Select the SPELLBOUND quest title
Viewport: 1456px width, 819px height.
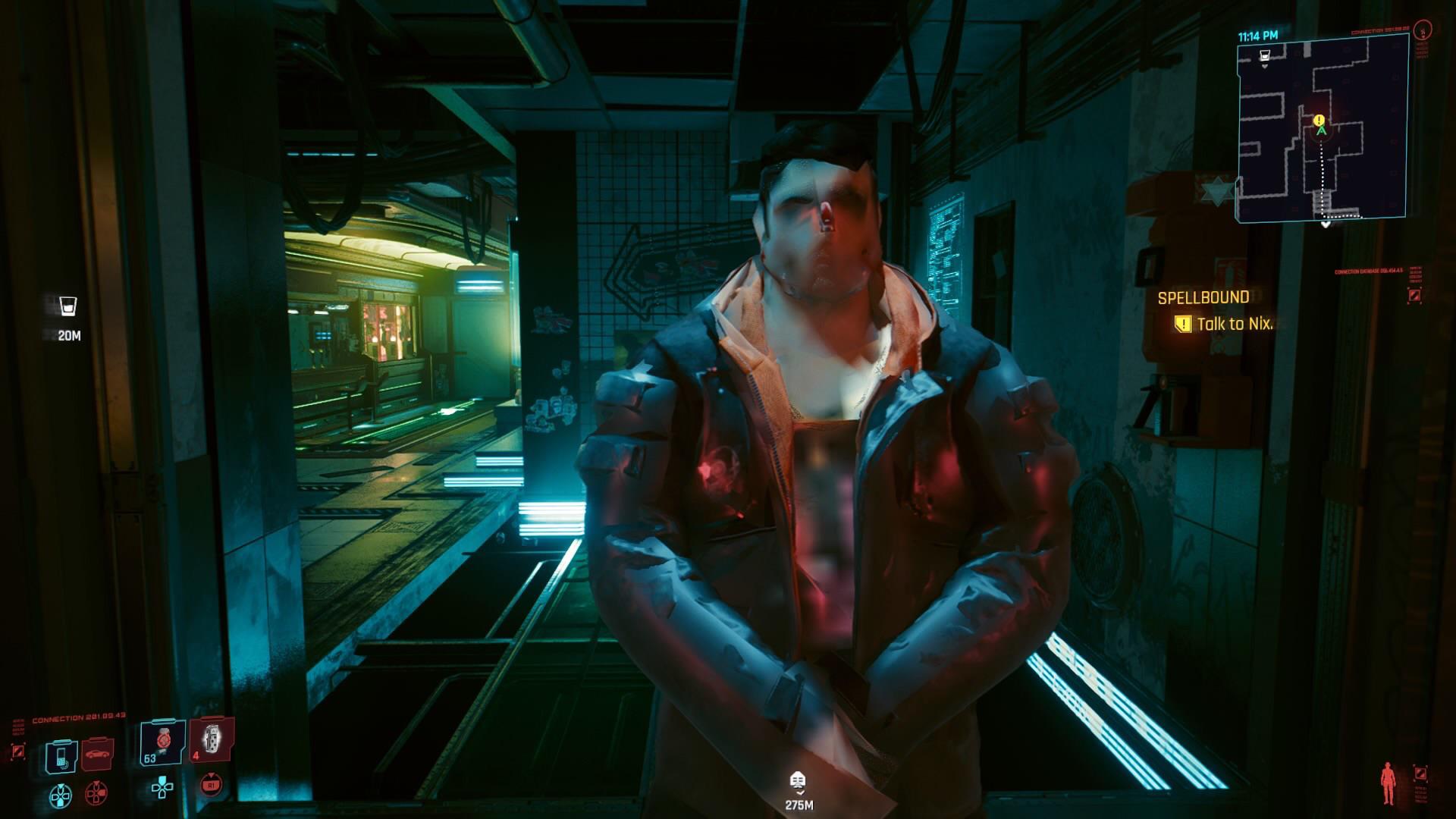(1204, 299)
